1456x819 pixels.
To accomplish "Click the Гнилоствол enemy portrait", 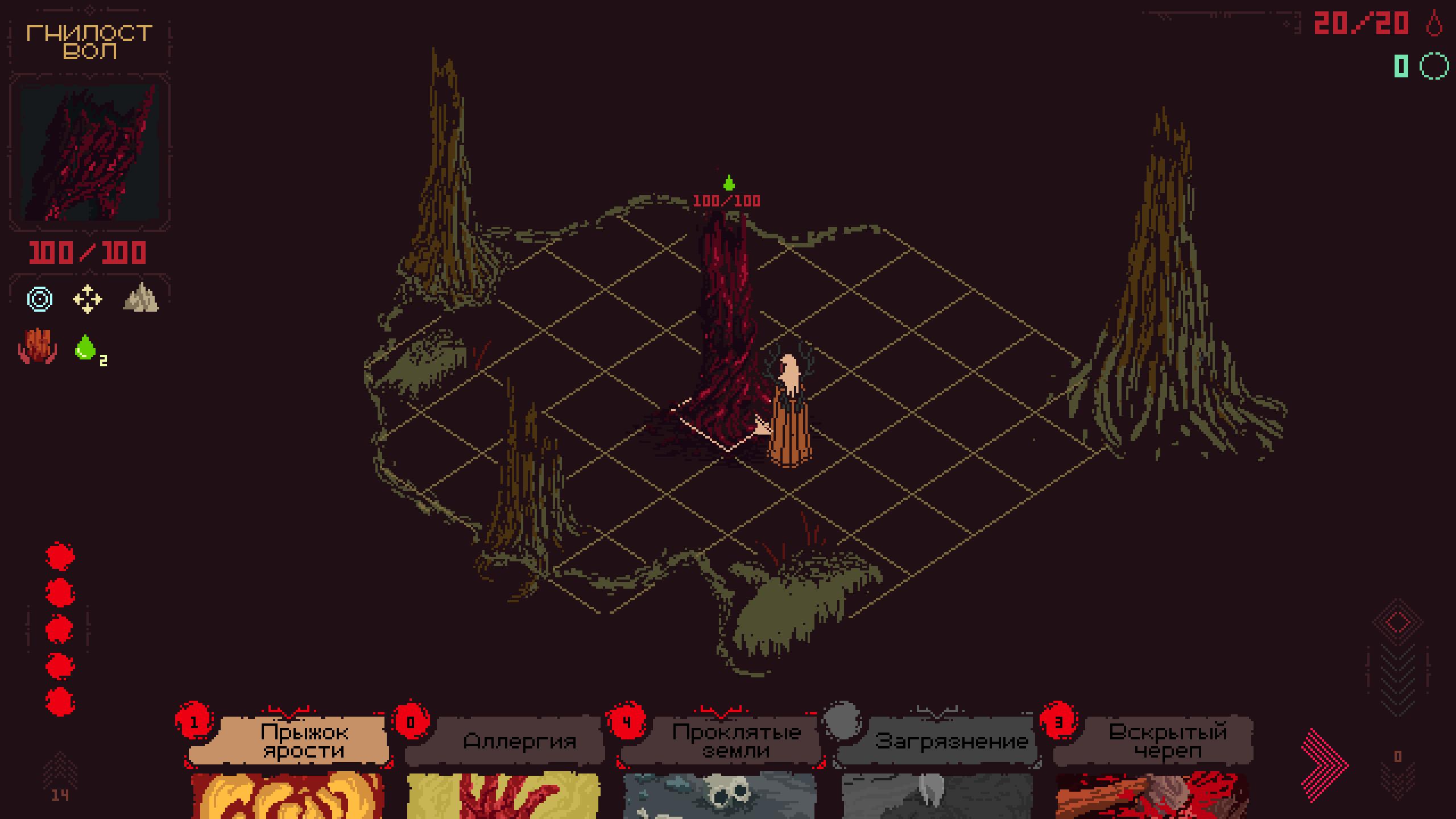I will [x=89, y=152].
